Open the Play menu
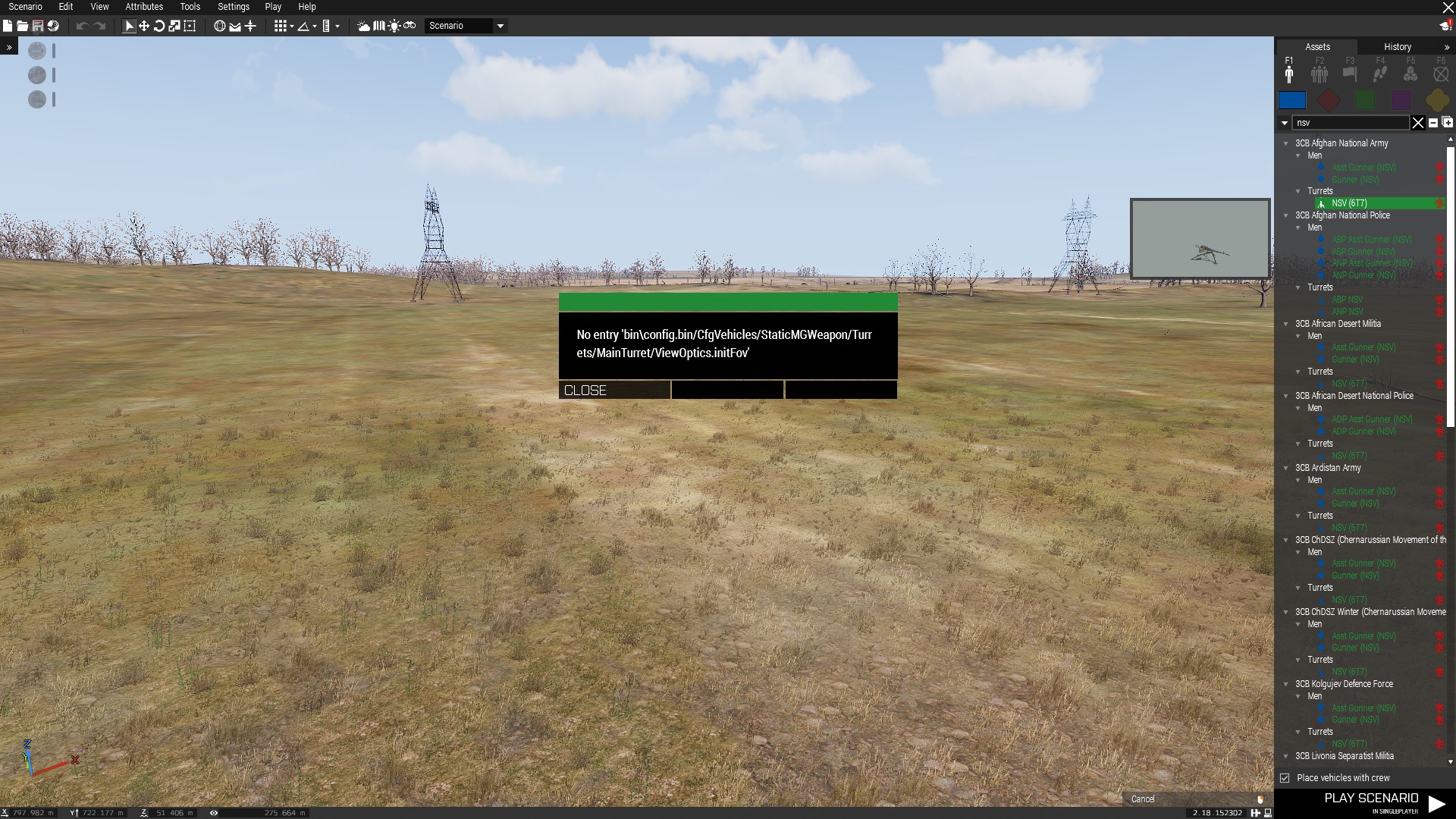The width and height of the screenshot is (1456, 819). pyautogui.click(x=273, y=7)
